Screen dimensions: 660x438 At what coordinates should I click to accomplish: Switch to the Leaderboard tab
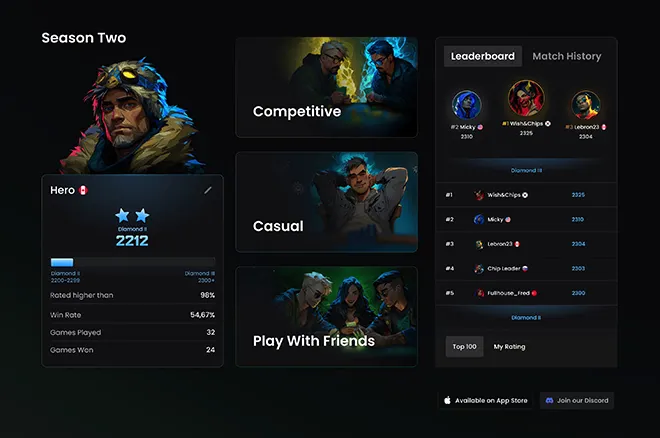[x=482, y=56]
